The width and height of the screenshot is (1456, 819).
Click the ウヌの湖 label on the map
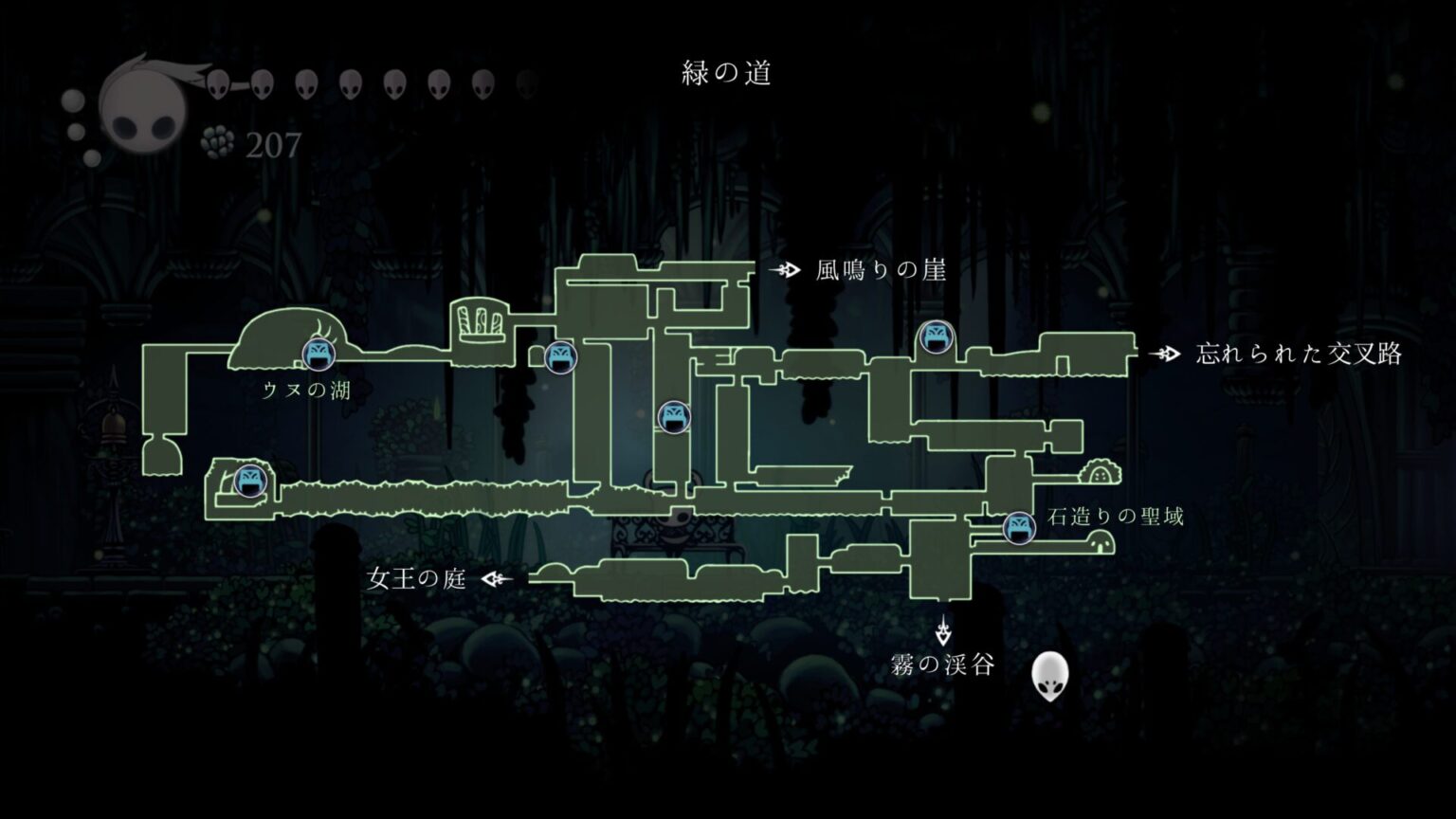(308, 388)
